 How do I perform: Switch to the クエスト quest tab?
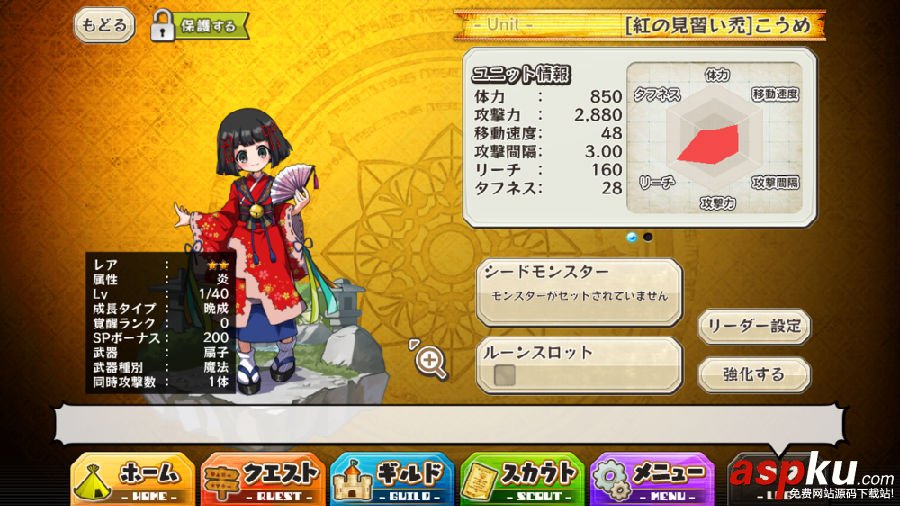[263, 478]
